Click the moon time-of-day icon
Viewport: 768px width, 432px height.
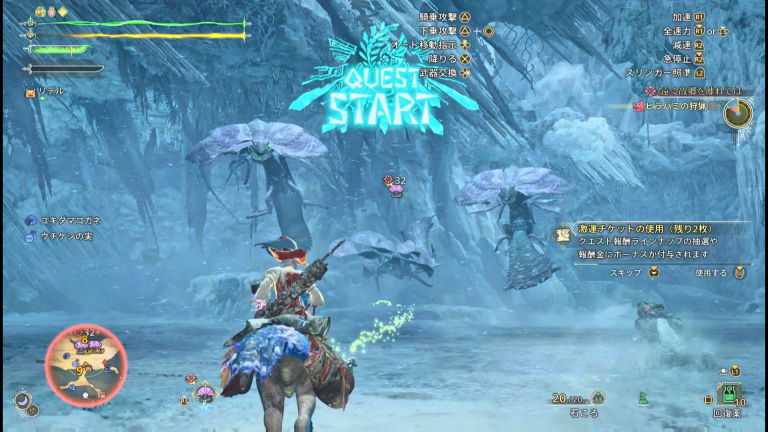pyautogui.click(x=22, y=399)
